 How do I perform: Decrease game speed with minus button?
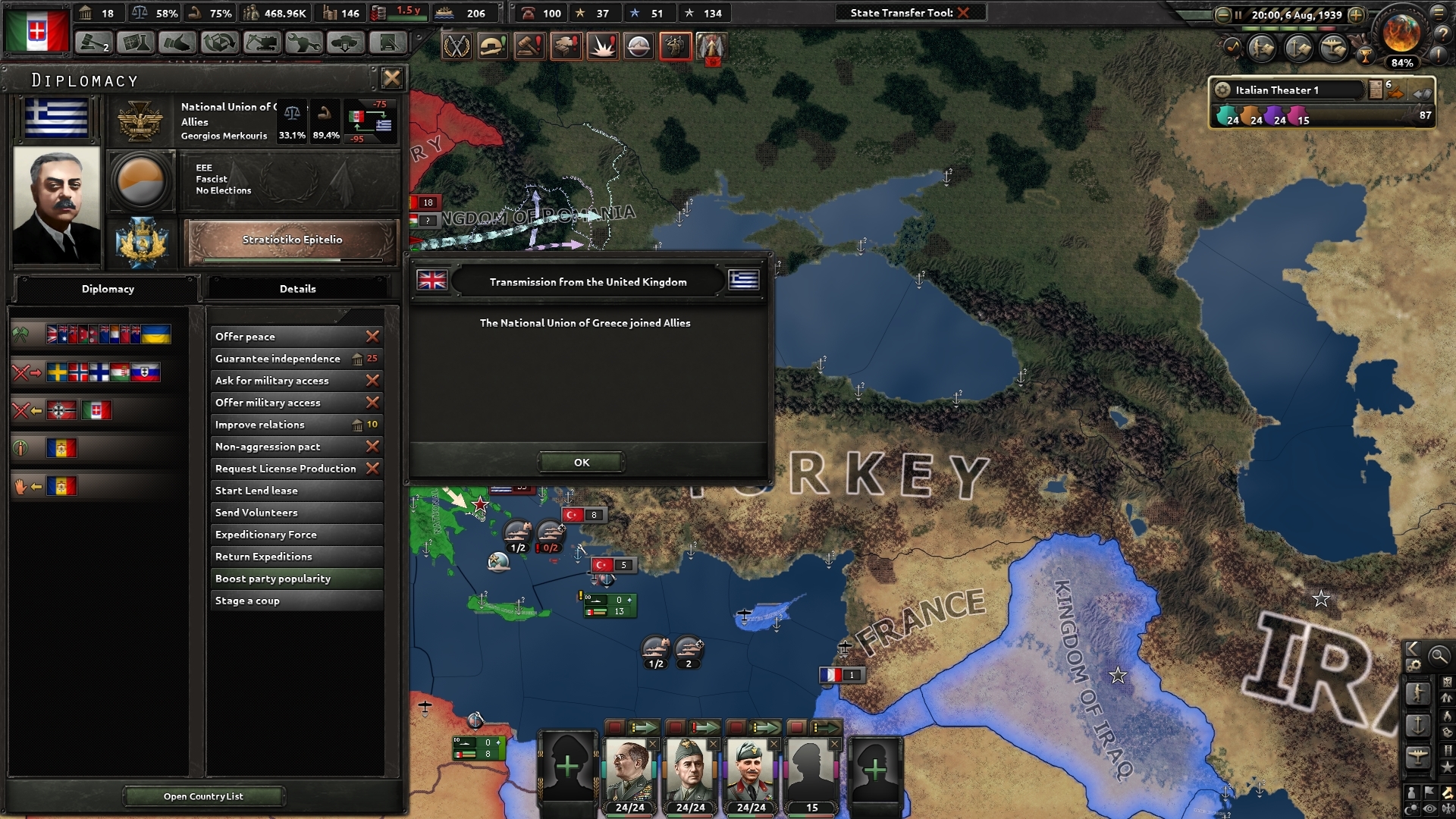(1222, 14)
